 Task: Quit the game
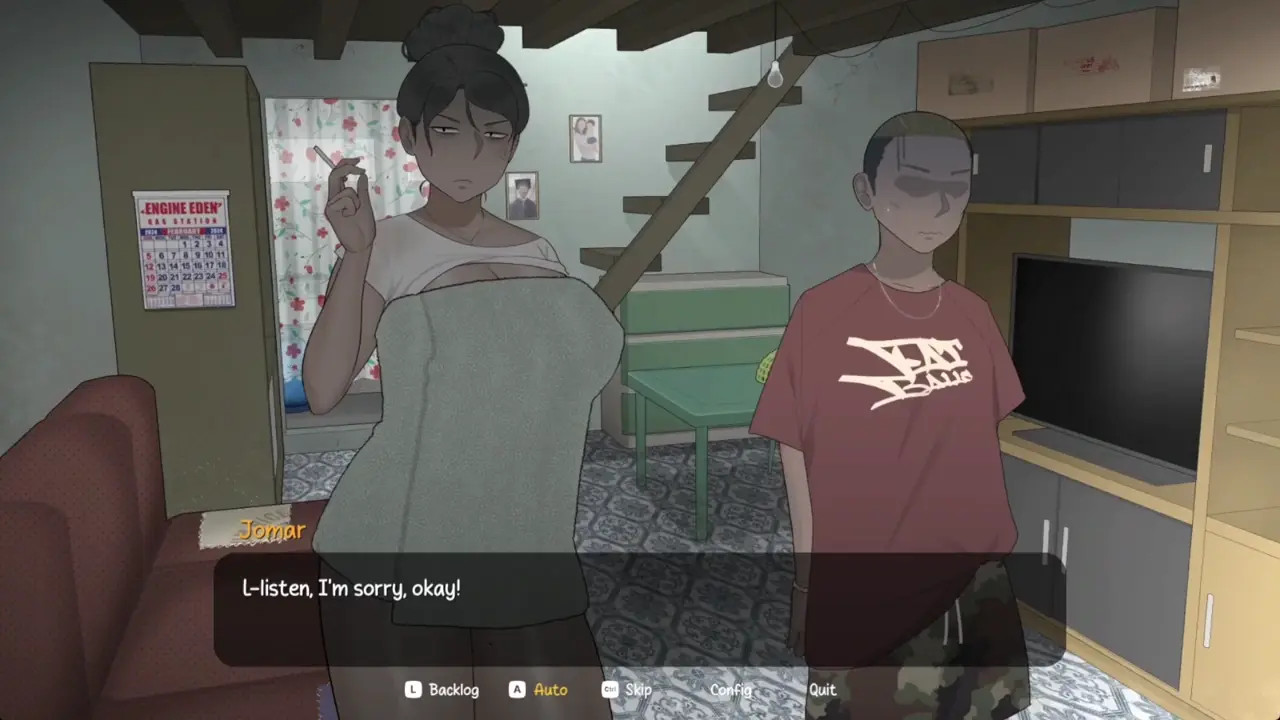pos(822,690)
